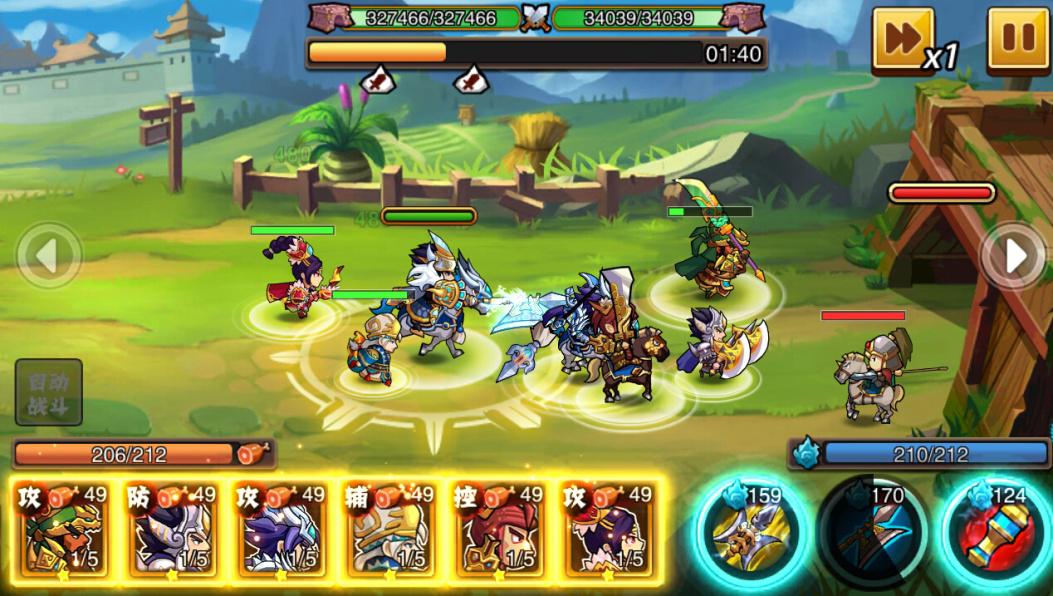The width and height of the screenshot is (1053, 596).
Task: Summon the purple-haired silver-armored hero card
Action: tap(279, 530)
